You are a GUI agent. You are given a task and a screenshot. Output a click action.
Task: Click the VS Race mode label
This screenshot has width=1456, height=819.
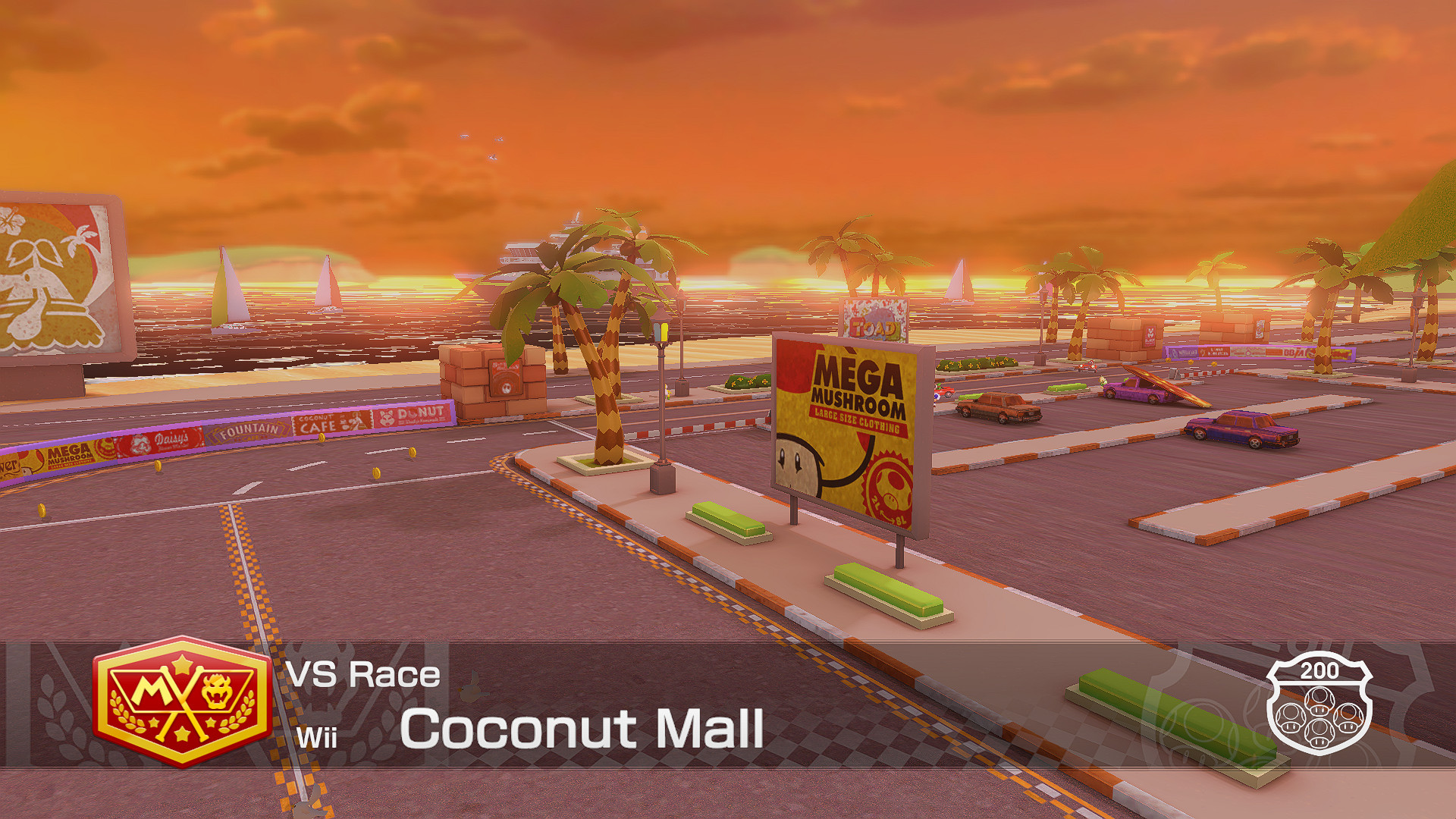(364, 674)
